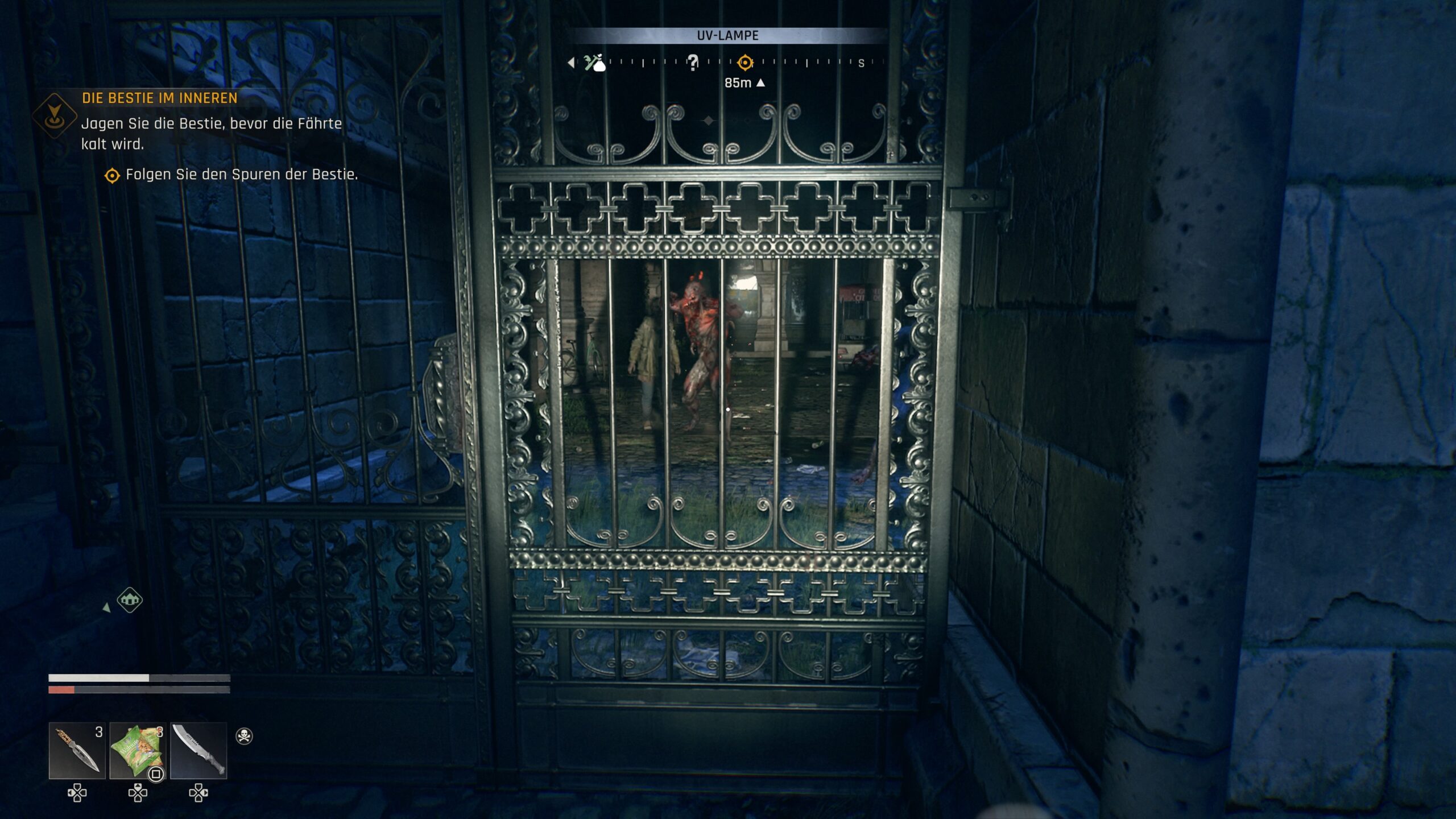
Task: Select the throwing knife hotbar slot
Action: [x=77, y=750]
